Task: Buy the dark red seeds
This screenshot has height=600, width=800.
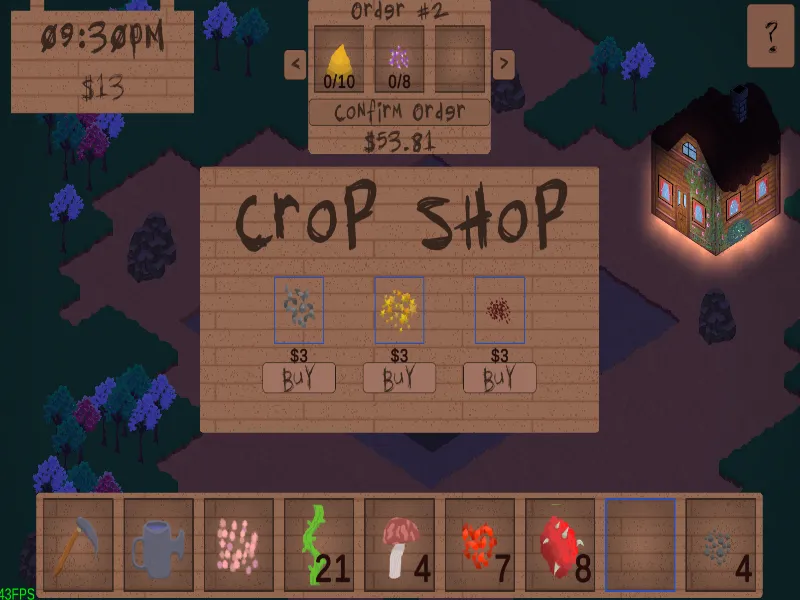Action: [x=500, y=378]
